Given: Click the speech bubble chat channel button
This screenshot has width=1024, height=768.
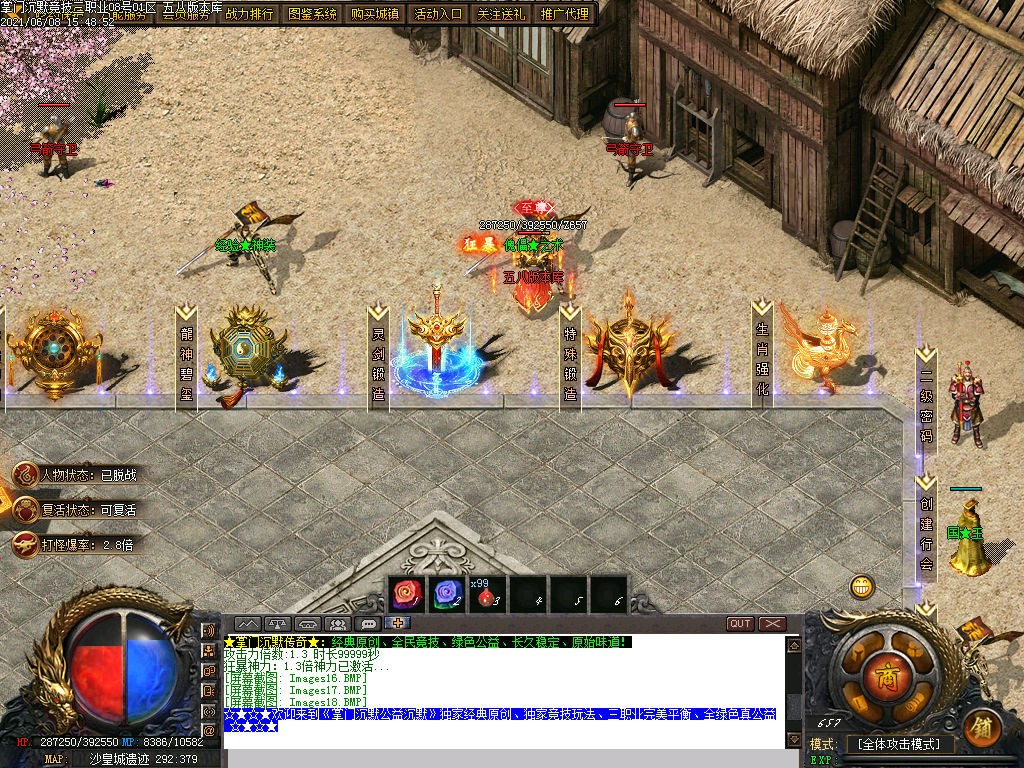Looking at the screenshot, I should [x=368, y=624].
